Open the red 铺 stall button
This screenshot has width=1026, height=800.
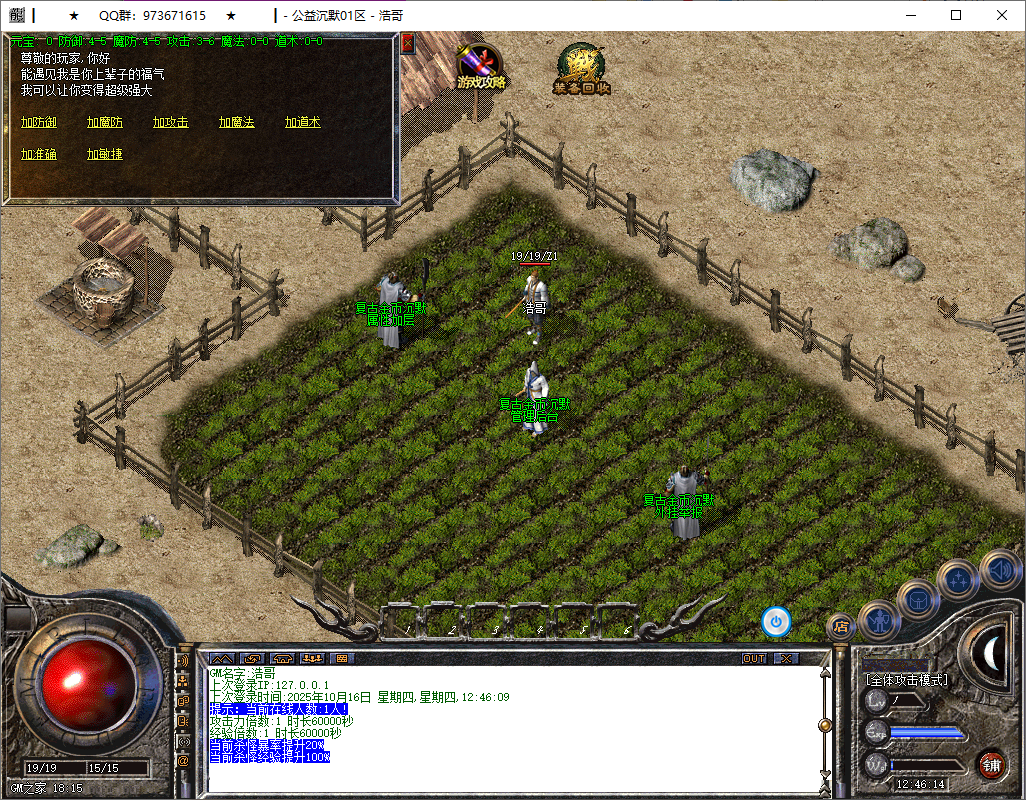pyautogui.click(x=991, y=766)
